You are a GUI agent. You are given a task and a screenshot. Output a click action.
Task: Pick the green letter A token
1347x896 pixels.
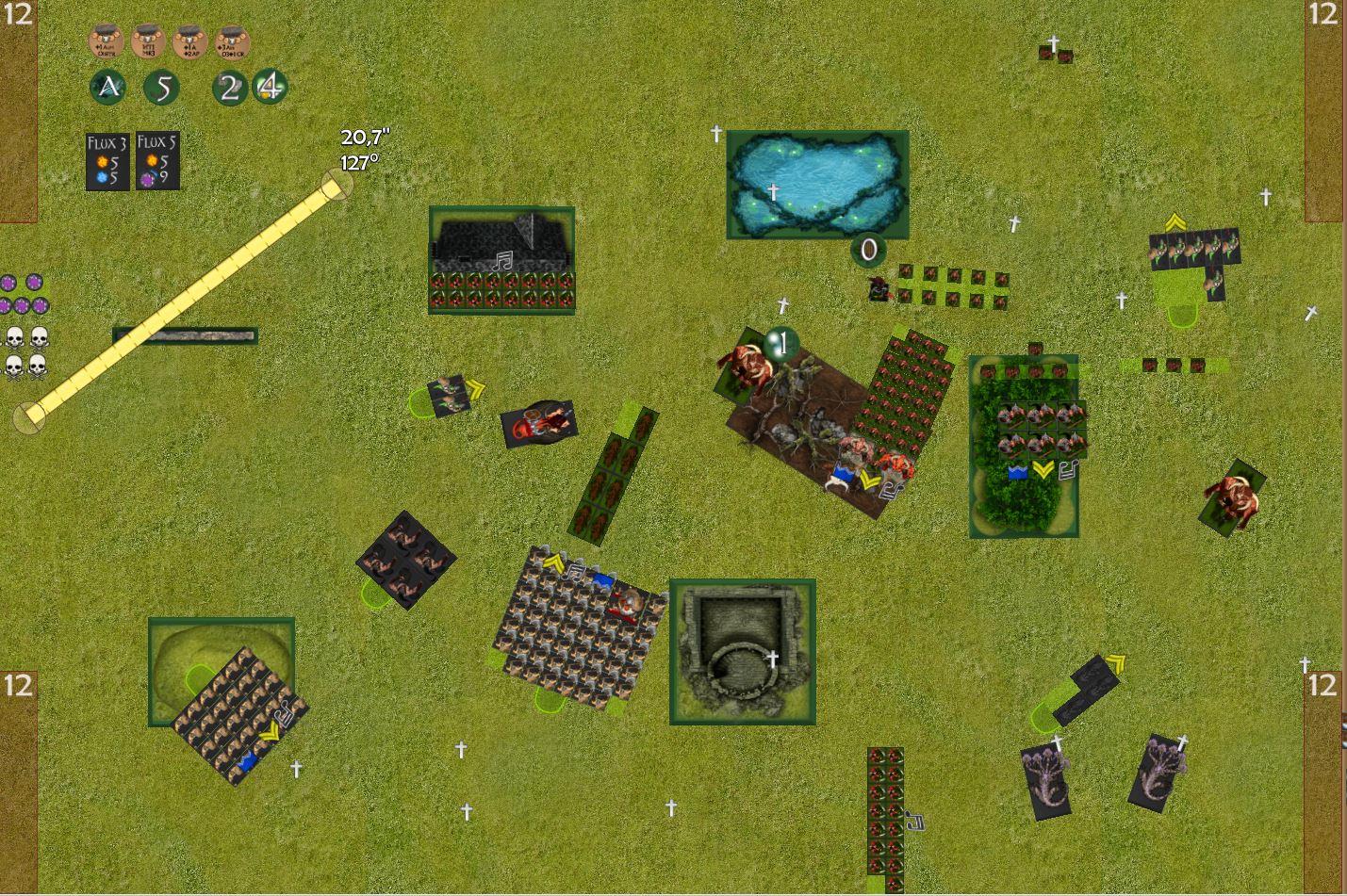(x=108, y=88)
